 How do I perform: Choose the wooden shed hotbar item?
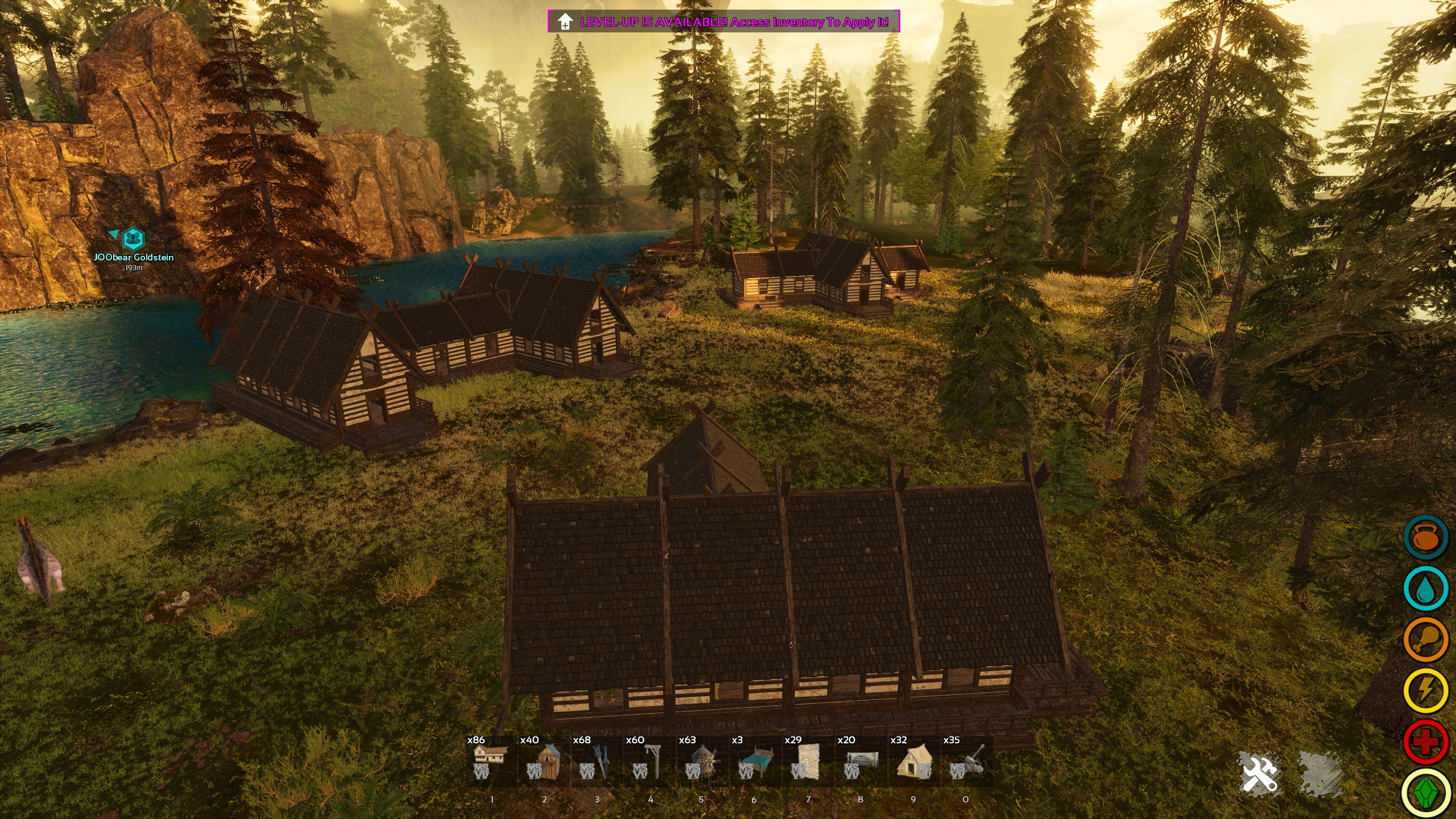coord(544,762)
